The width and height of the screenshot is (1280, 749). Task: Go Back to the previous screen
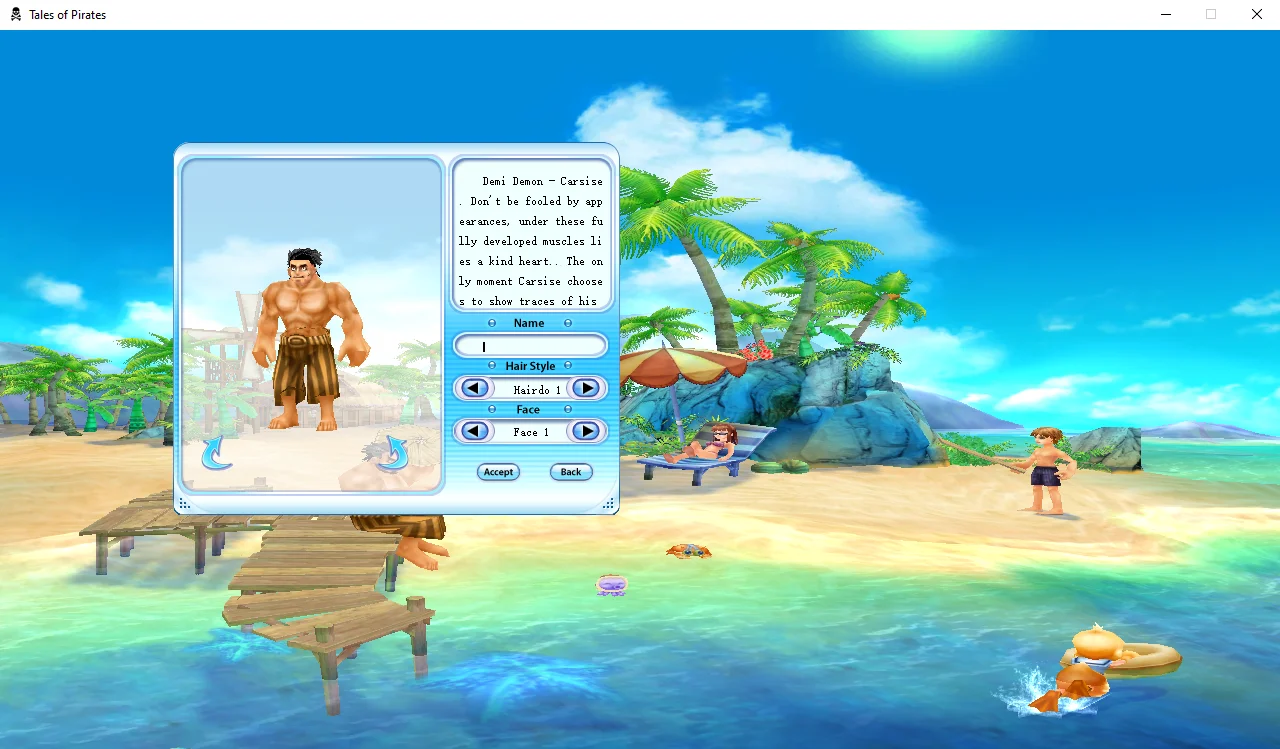coord(571,472)
